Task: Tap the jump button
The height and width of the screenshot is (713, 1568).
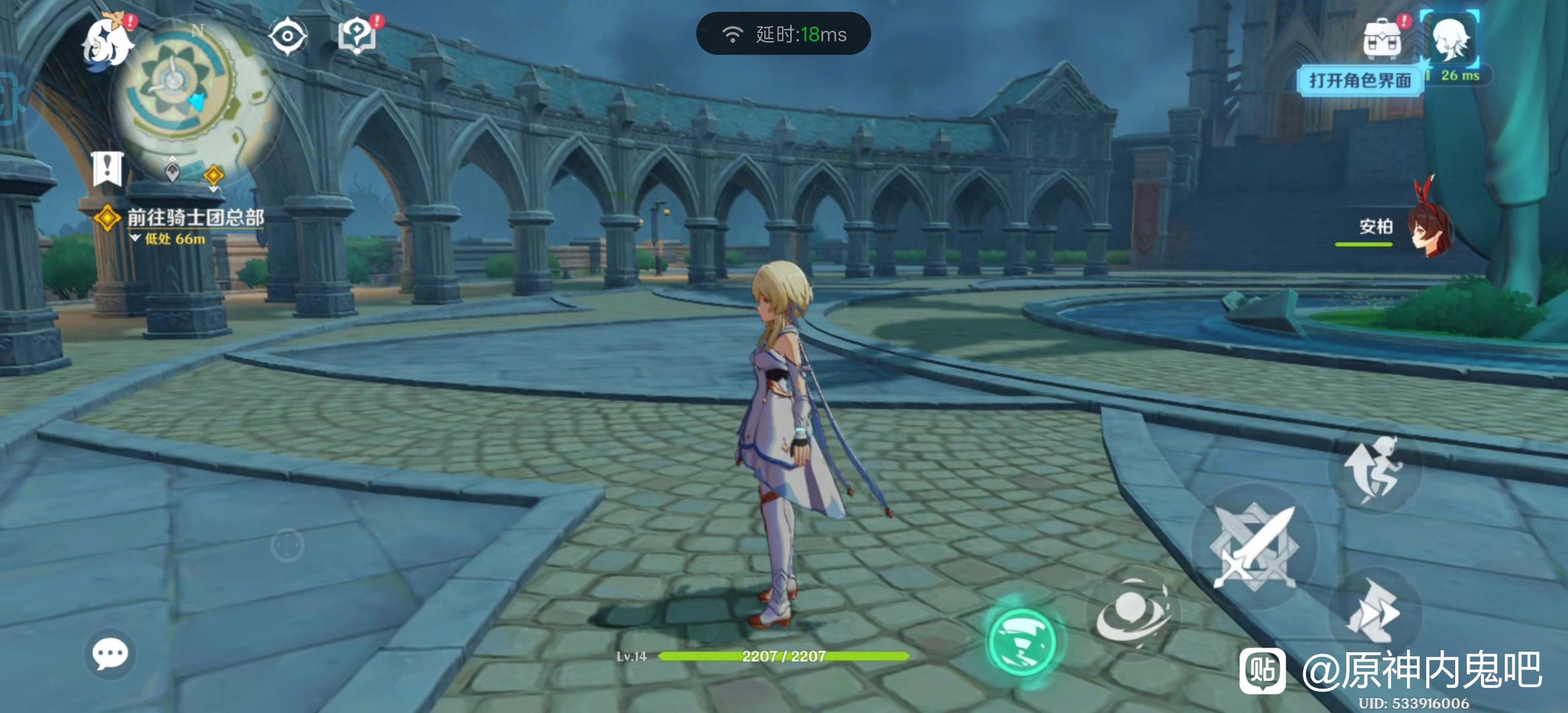Action: [1375, 470]
